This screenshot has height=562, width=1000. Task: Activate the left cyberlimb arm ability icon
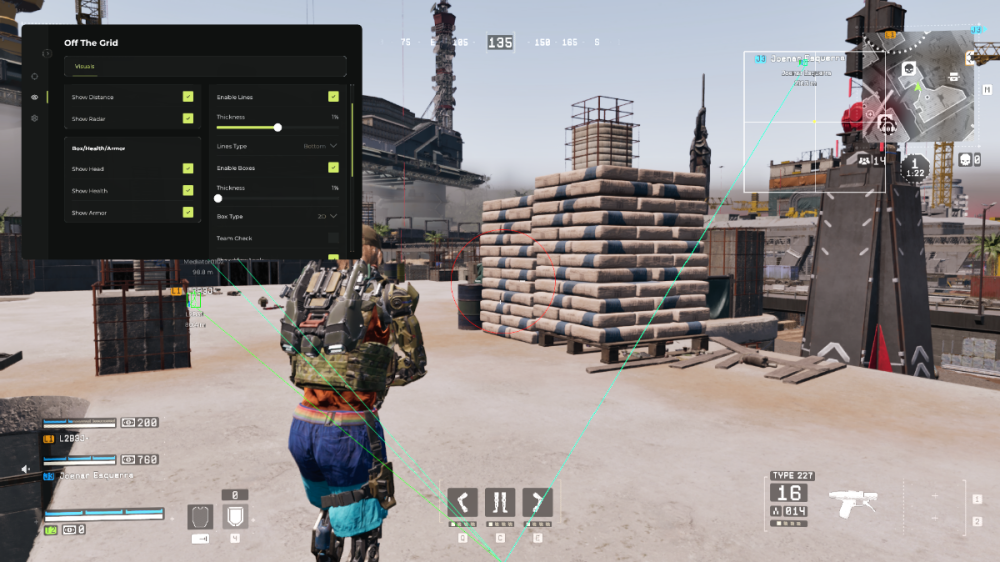[x=463, y=501]
